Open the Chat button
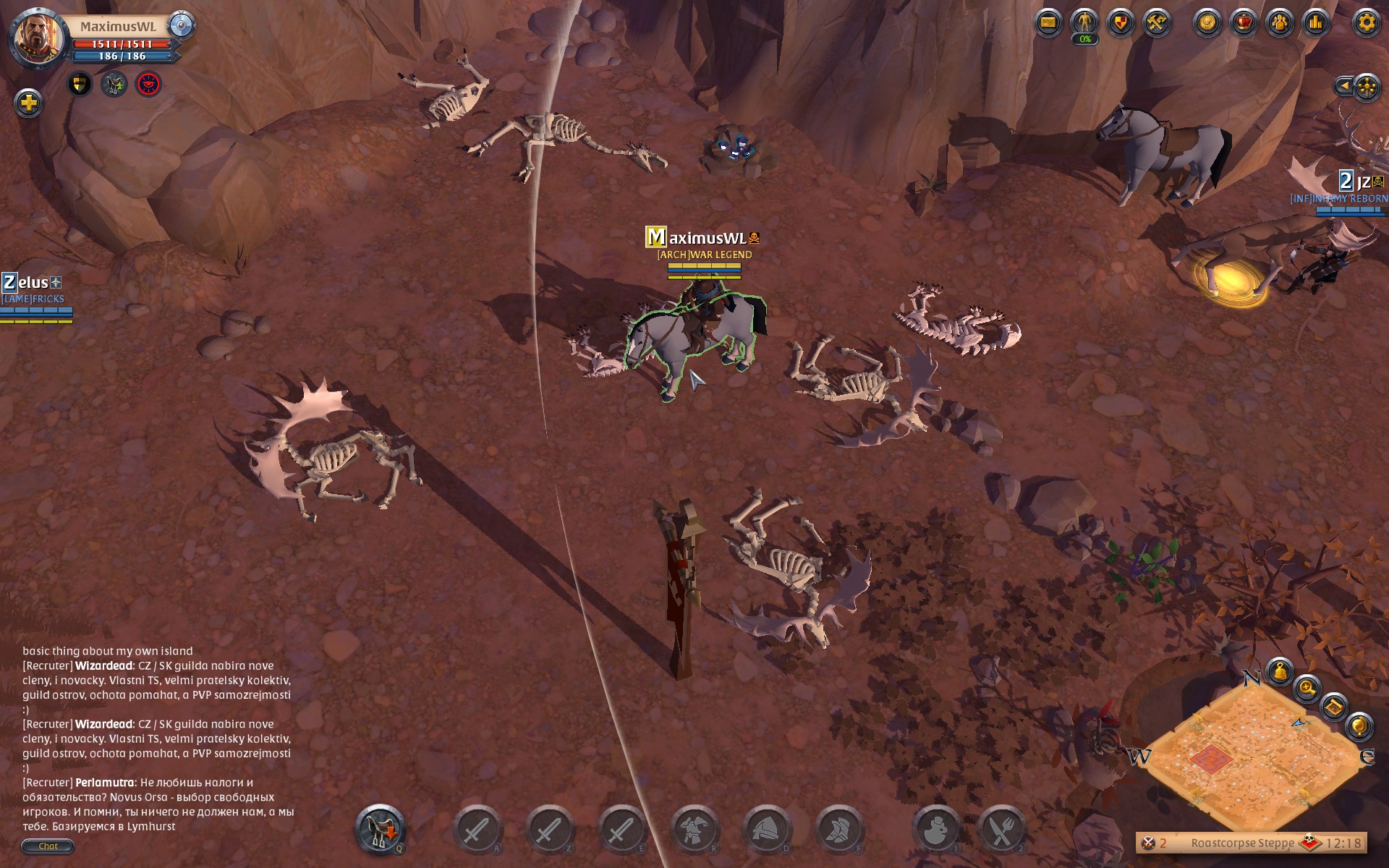The height and width of the screenshot is (868, 1389). [x=48, y=846]
